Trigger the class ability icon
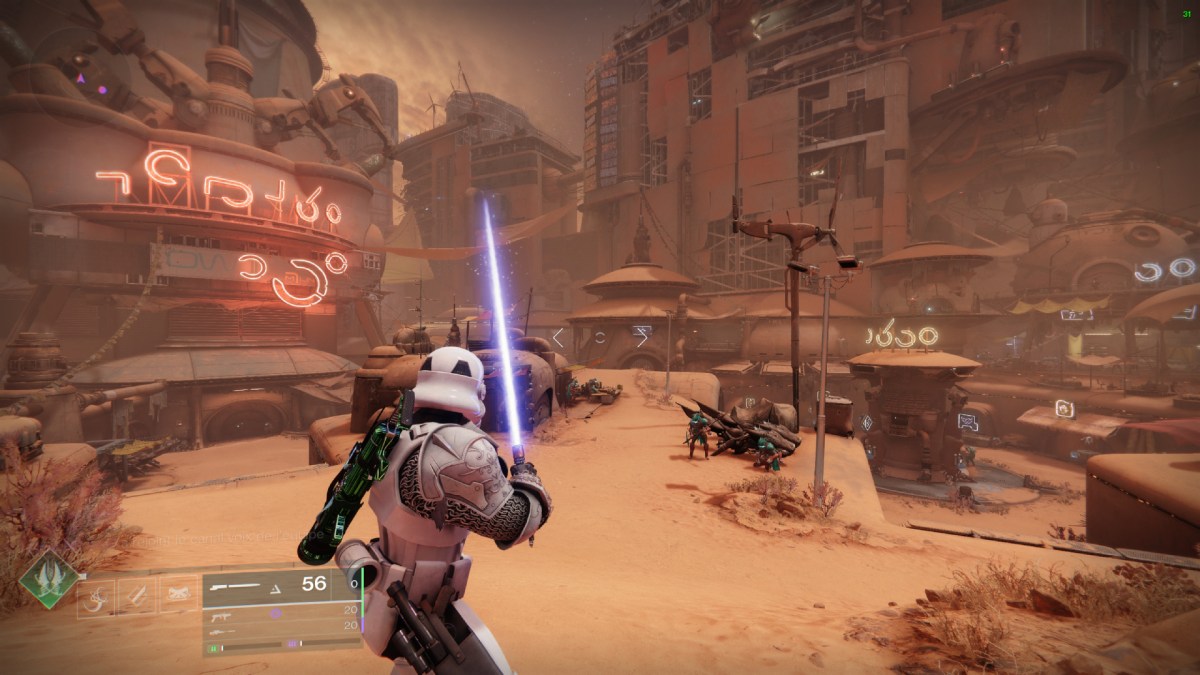This screenshot has height=675, width=1200. (x=178, y=597)
